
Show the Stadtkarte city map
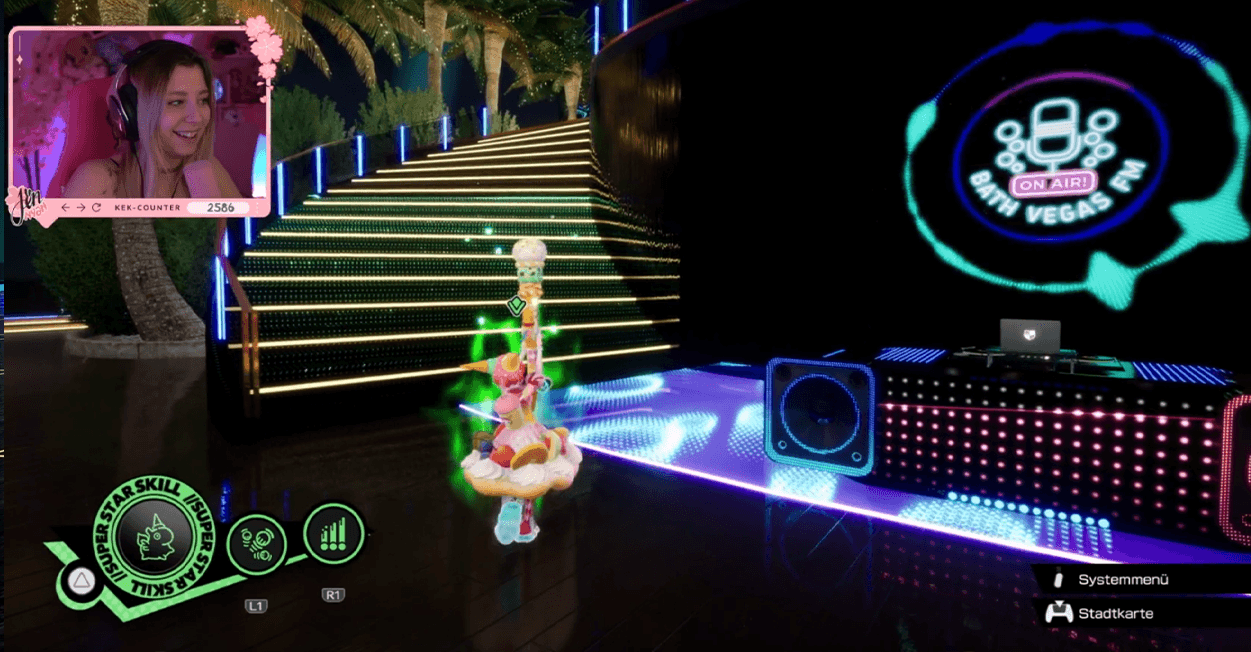(1115, 613)
